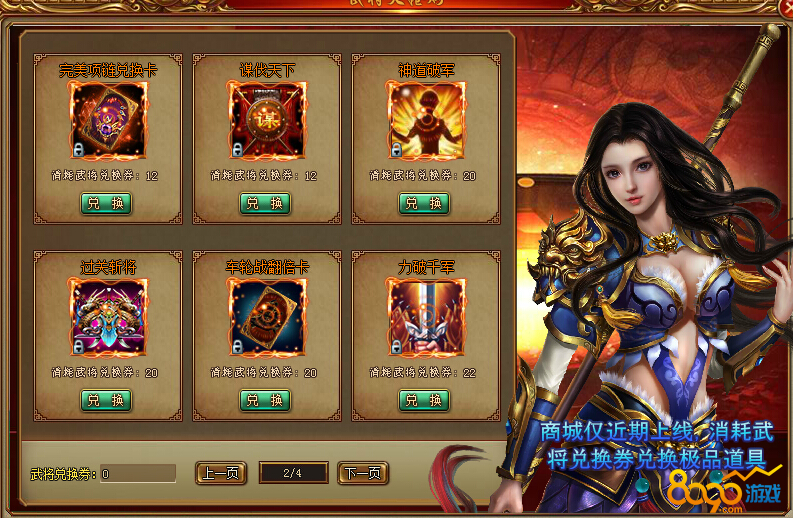Redeem the 过关斩将 item

point(106,400)
